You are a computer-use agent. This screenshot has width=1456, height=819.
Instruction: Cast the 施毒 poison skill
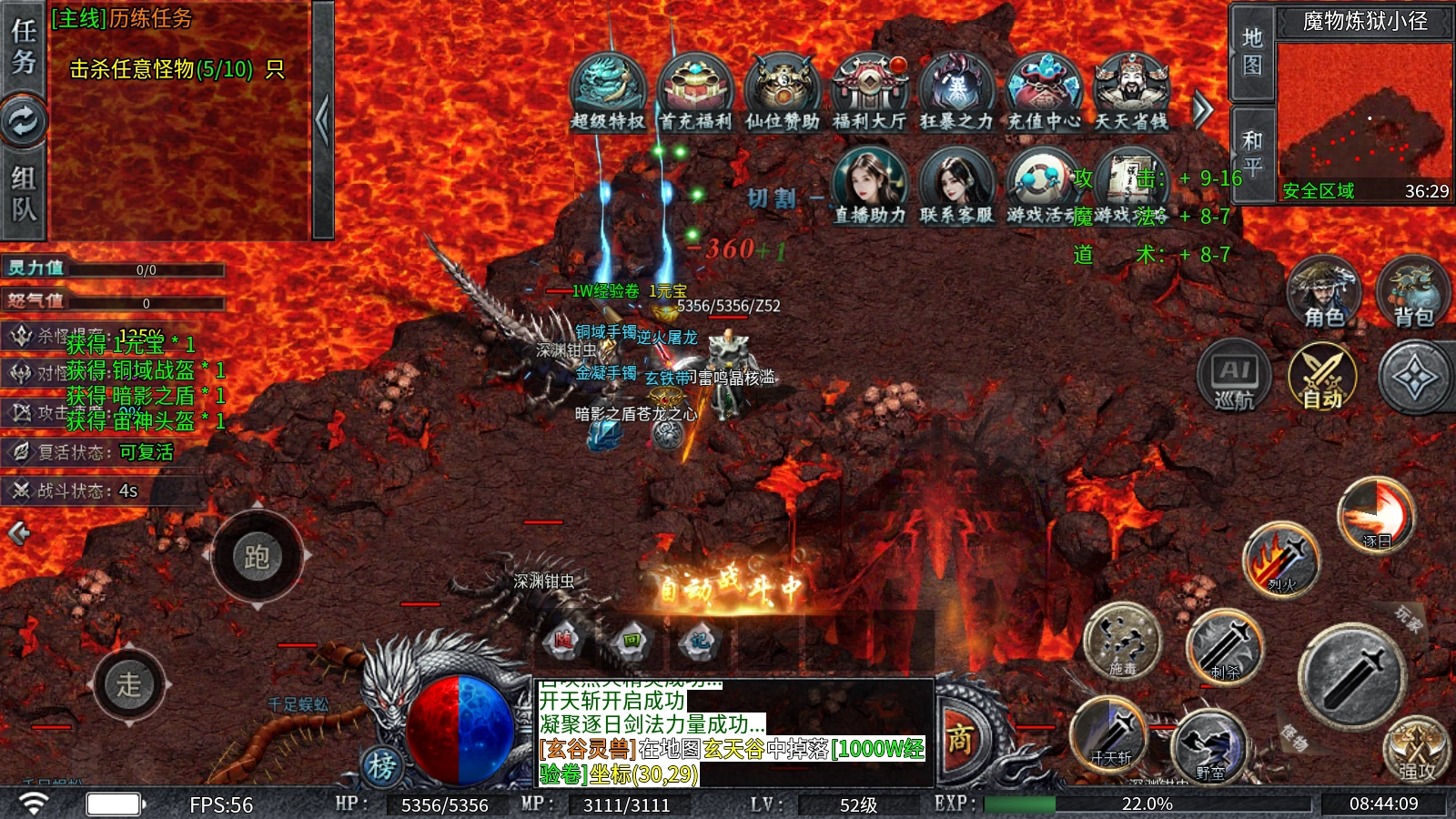click(x=1123, y=641)
